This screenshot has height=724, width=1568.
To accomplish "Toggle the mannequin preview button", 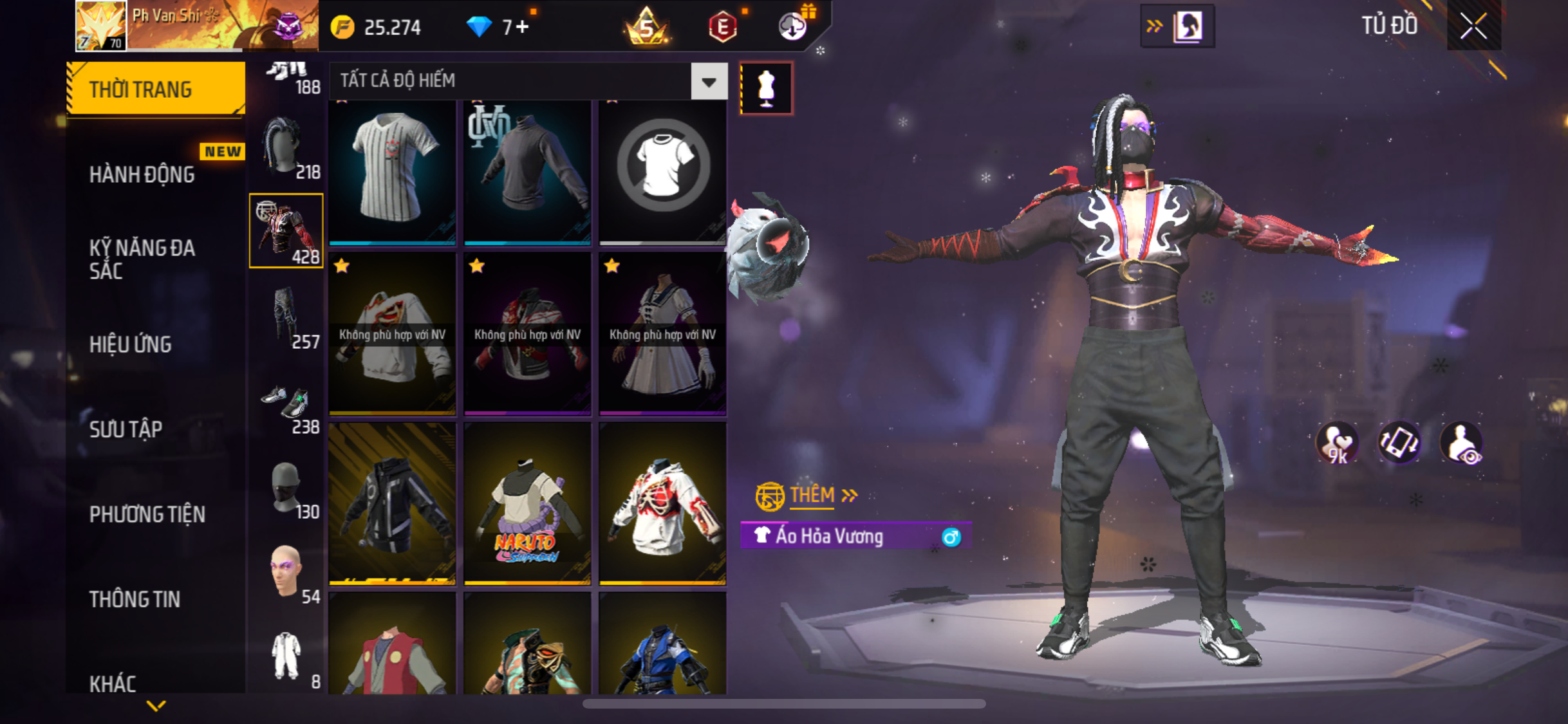I will [766, 88].
